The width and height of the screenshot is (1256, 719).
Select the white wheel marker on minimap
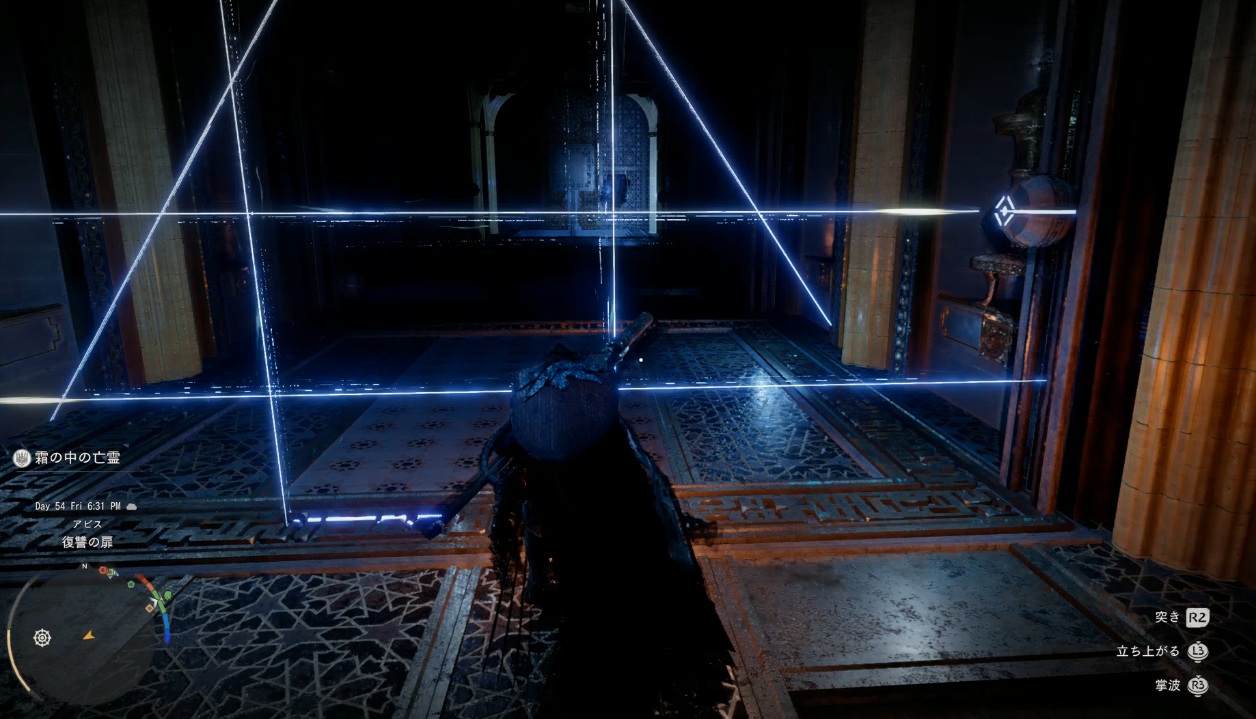point(42,637)
